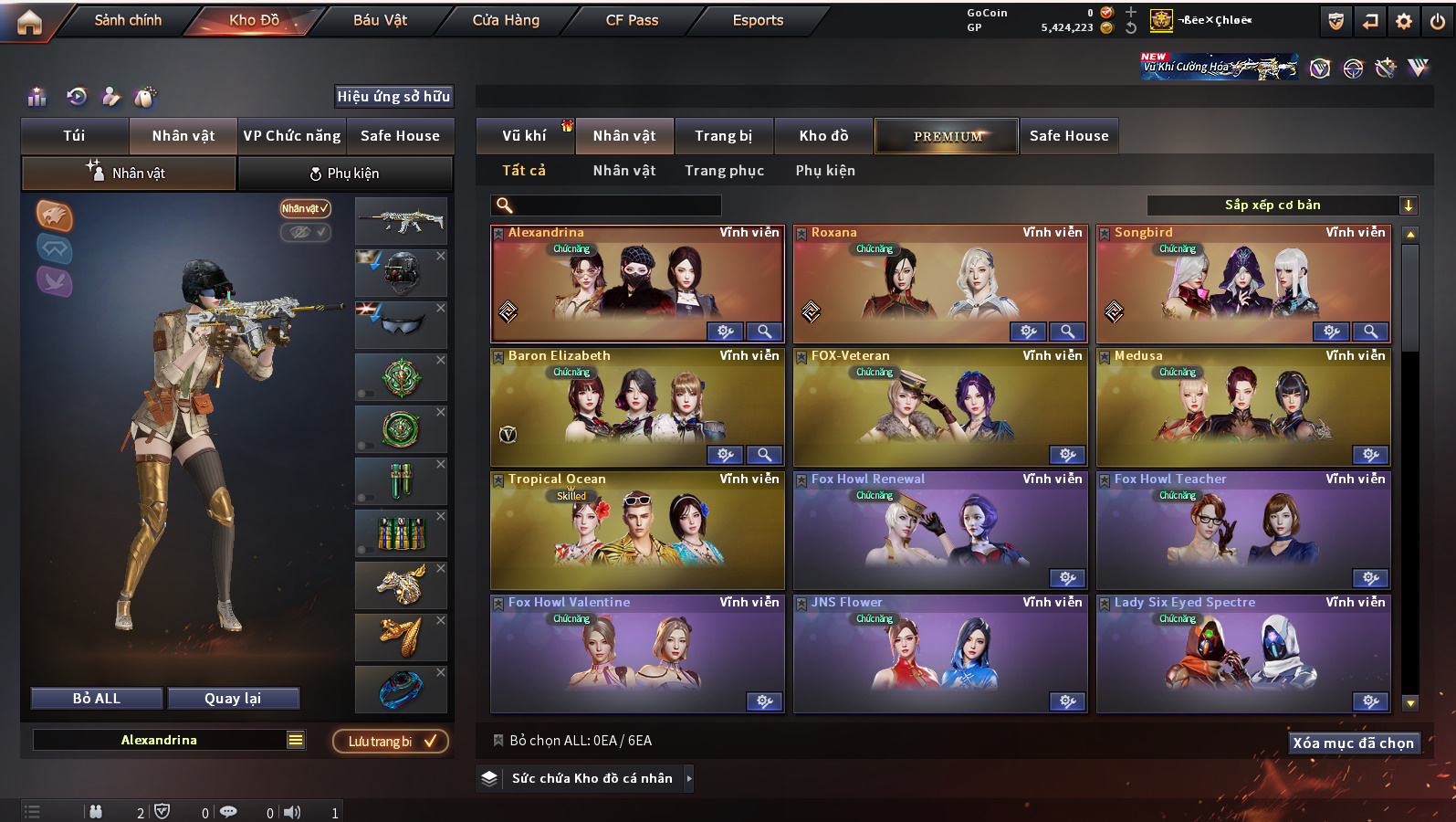This screenshot has width=1456, height=822.
Task: Open the CF Pass tab
Action: 632,20
